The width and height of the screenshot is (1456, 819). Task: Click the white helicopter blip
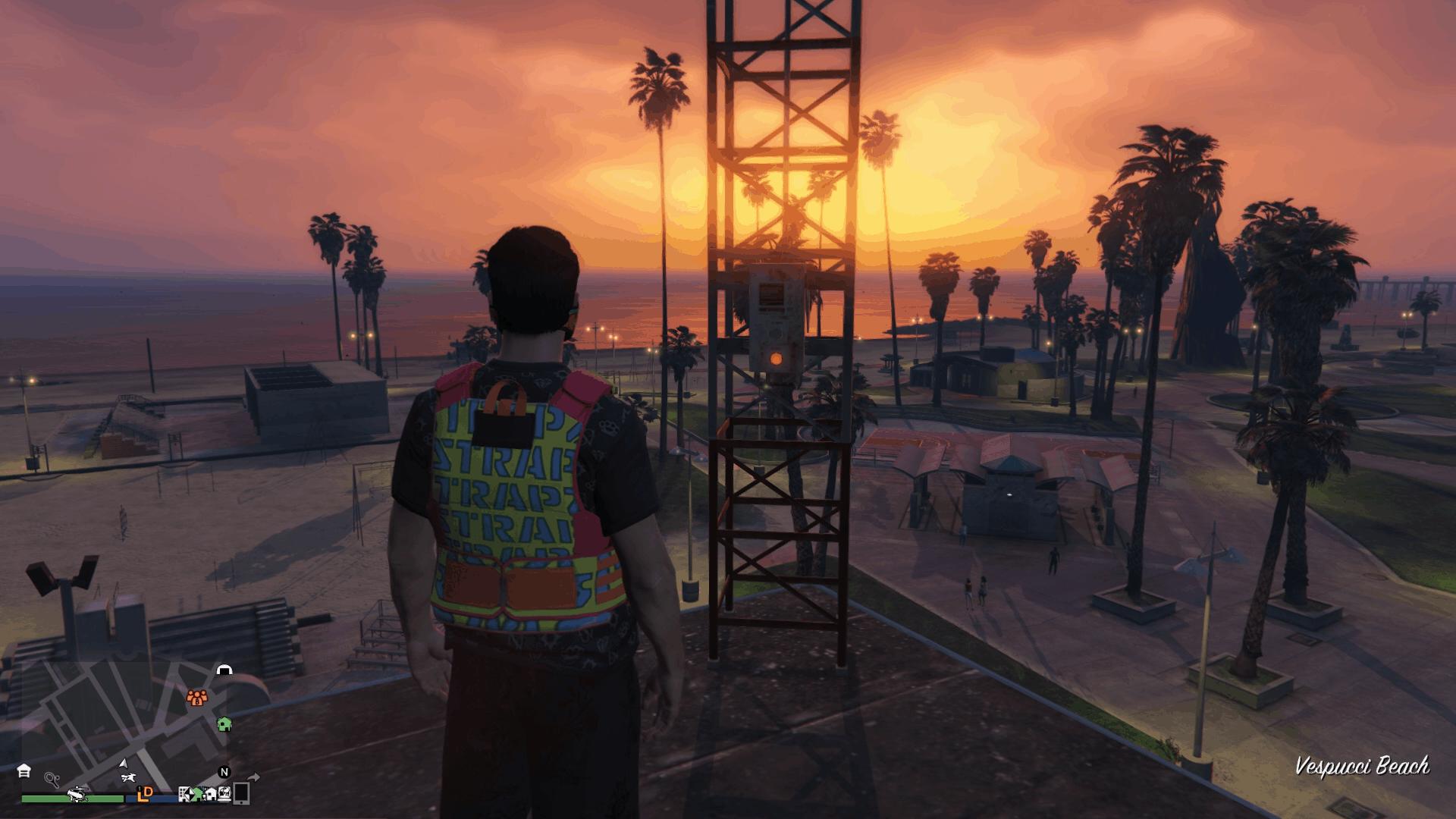[77, 795]
